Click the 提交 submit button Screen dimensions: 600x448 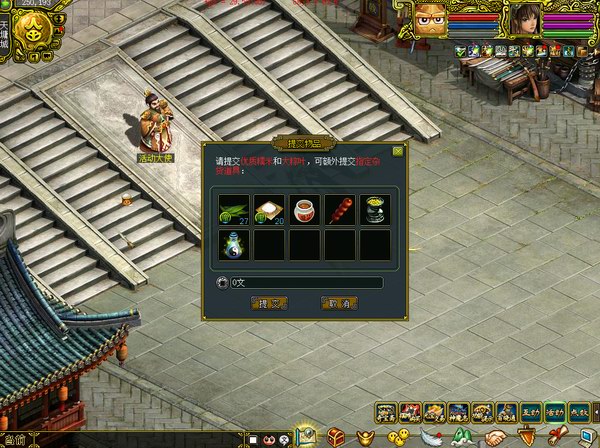268,303
